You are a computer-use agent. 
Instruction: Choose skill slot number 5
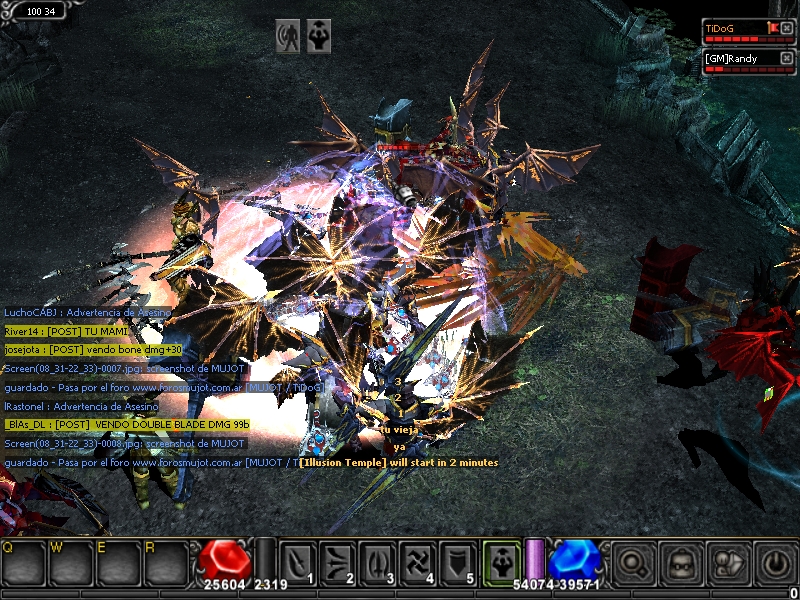click(x=460, y=562)
